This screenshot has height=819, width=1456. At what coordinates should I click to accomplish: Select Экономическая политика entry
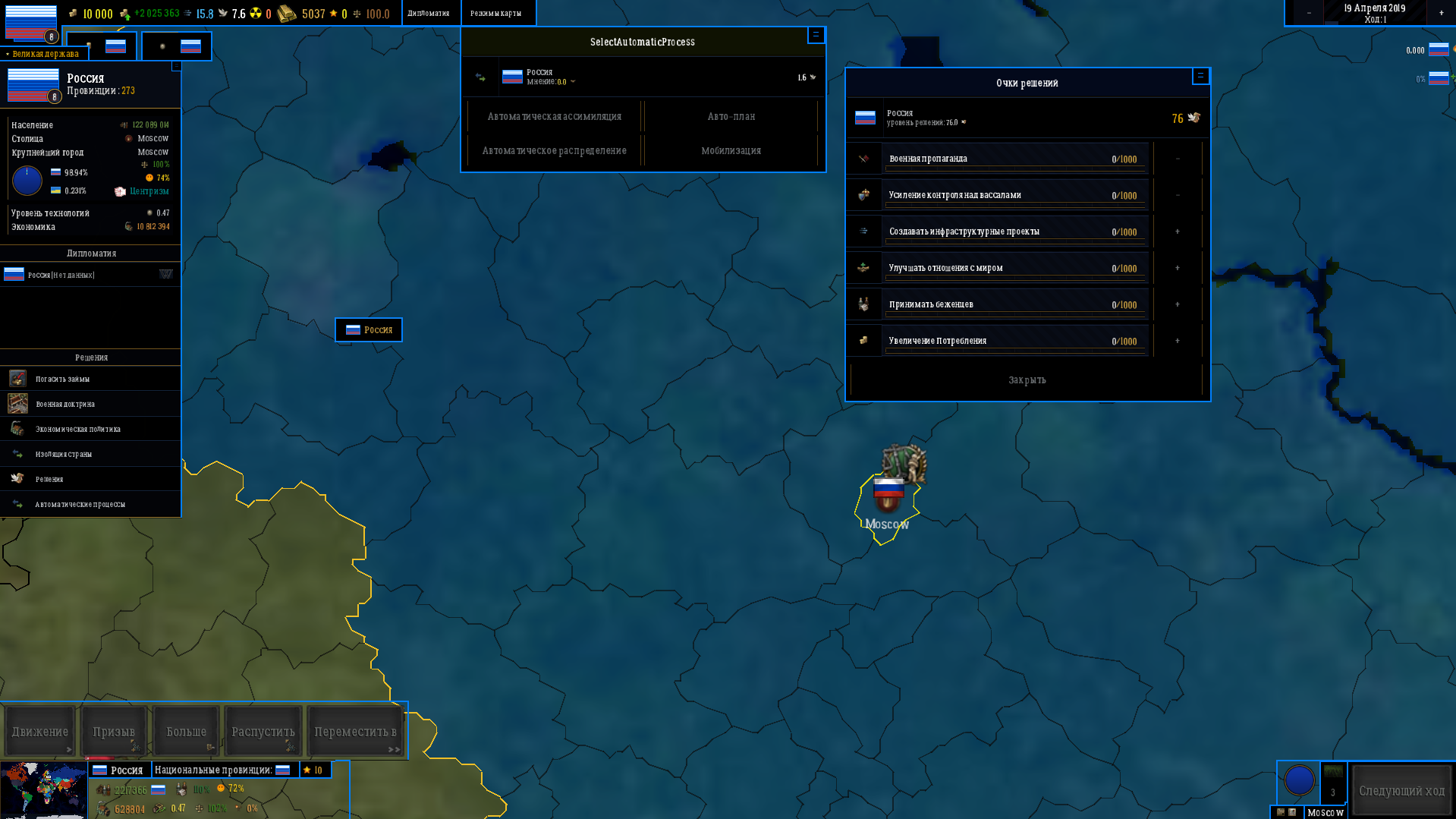click(x=77, y=429)
